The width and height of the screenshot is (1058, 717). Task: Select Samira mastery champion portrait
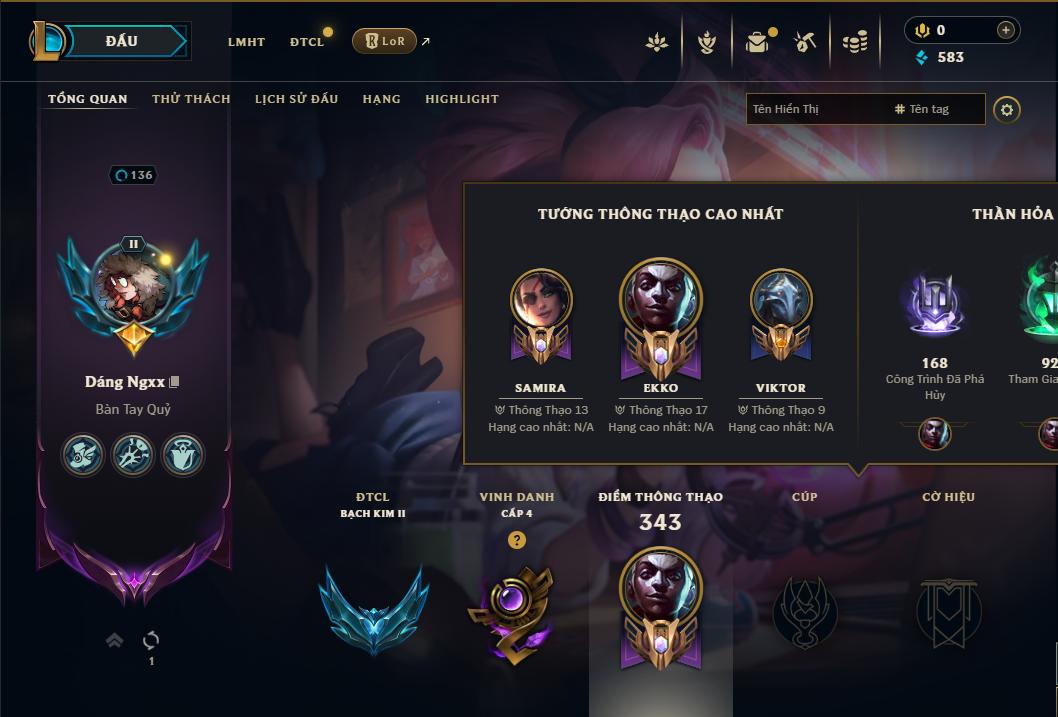pyautogui.click(x=540, y=301)
